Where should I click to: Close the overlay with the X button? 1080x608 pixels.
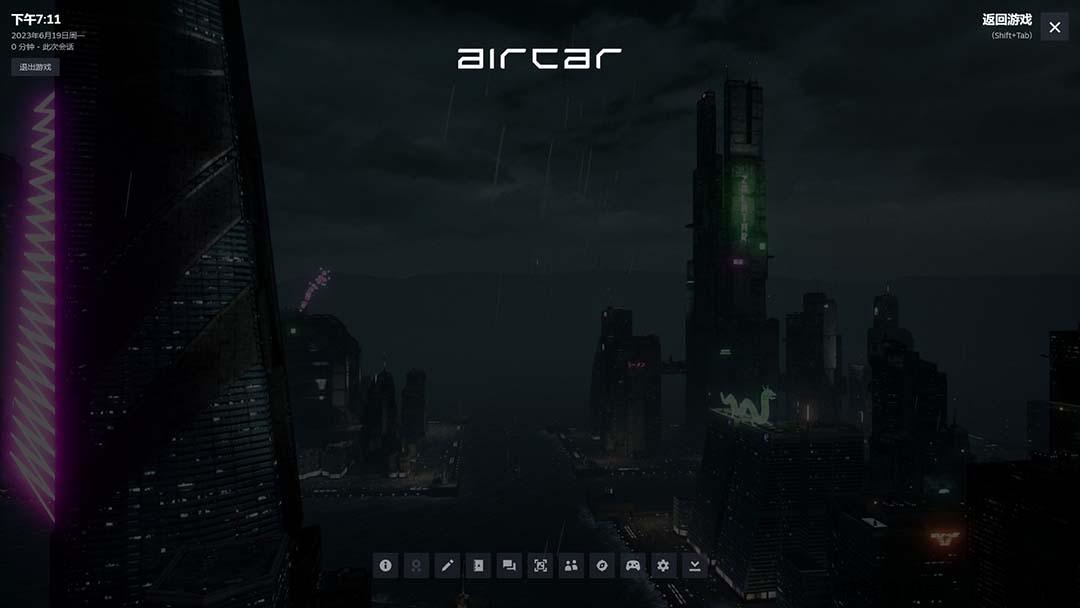point(1054,27)
